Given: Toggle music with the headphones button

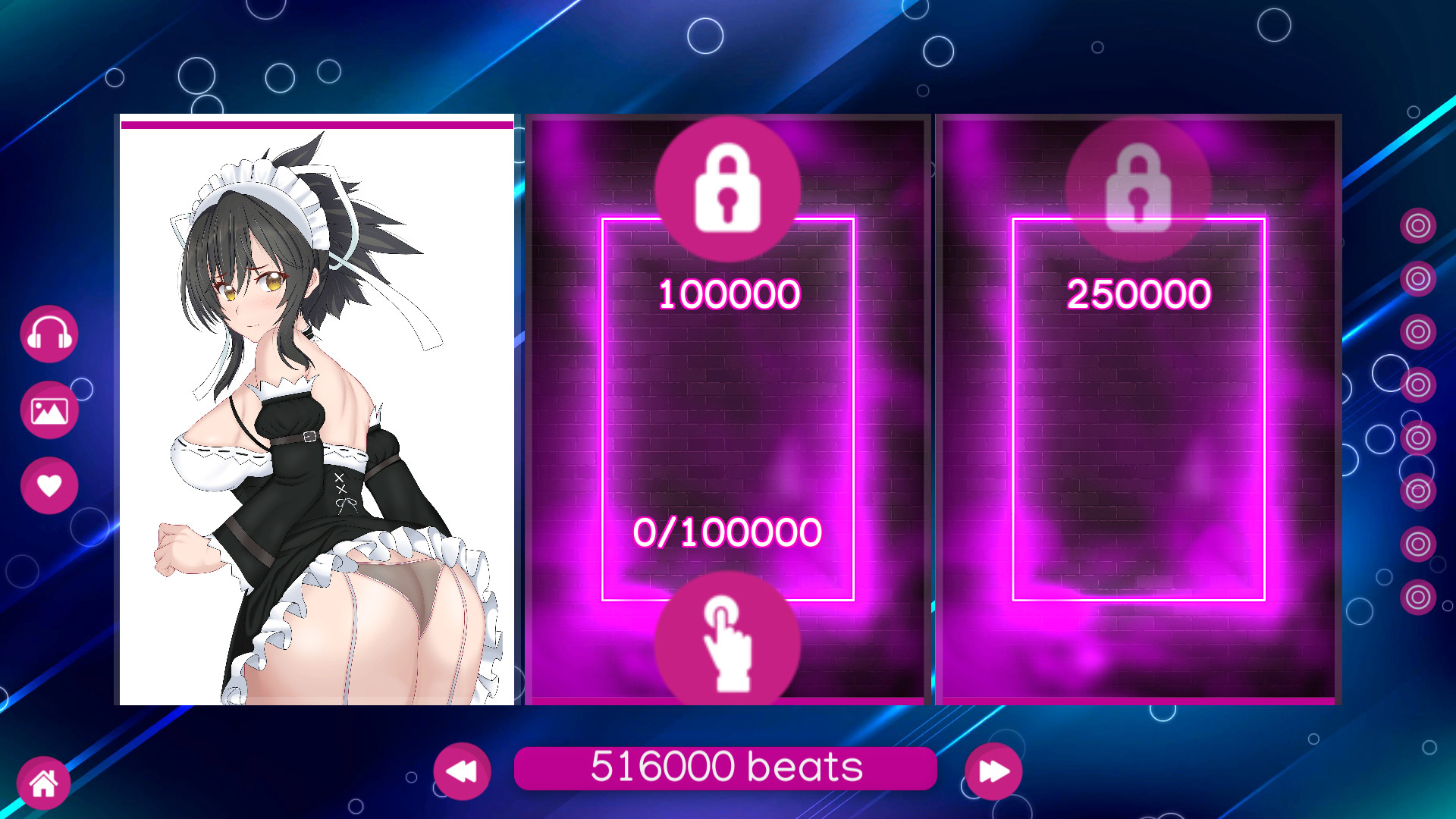Looking at the screenshot, I should click(x=48, y=334).
